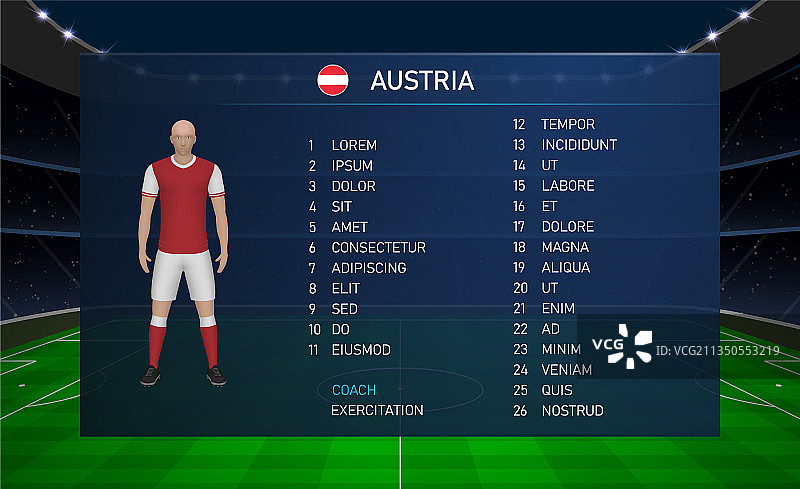Click substitute 21 Enim
This screenshot has width=800, height=489.
[558, 309]
